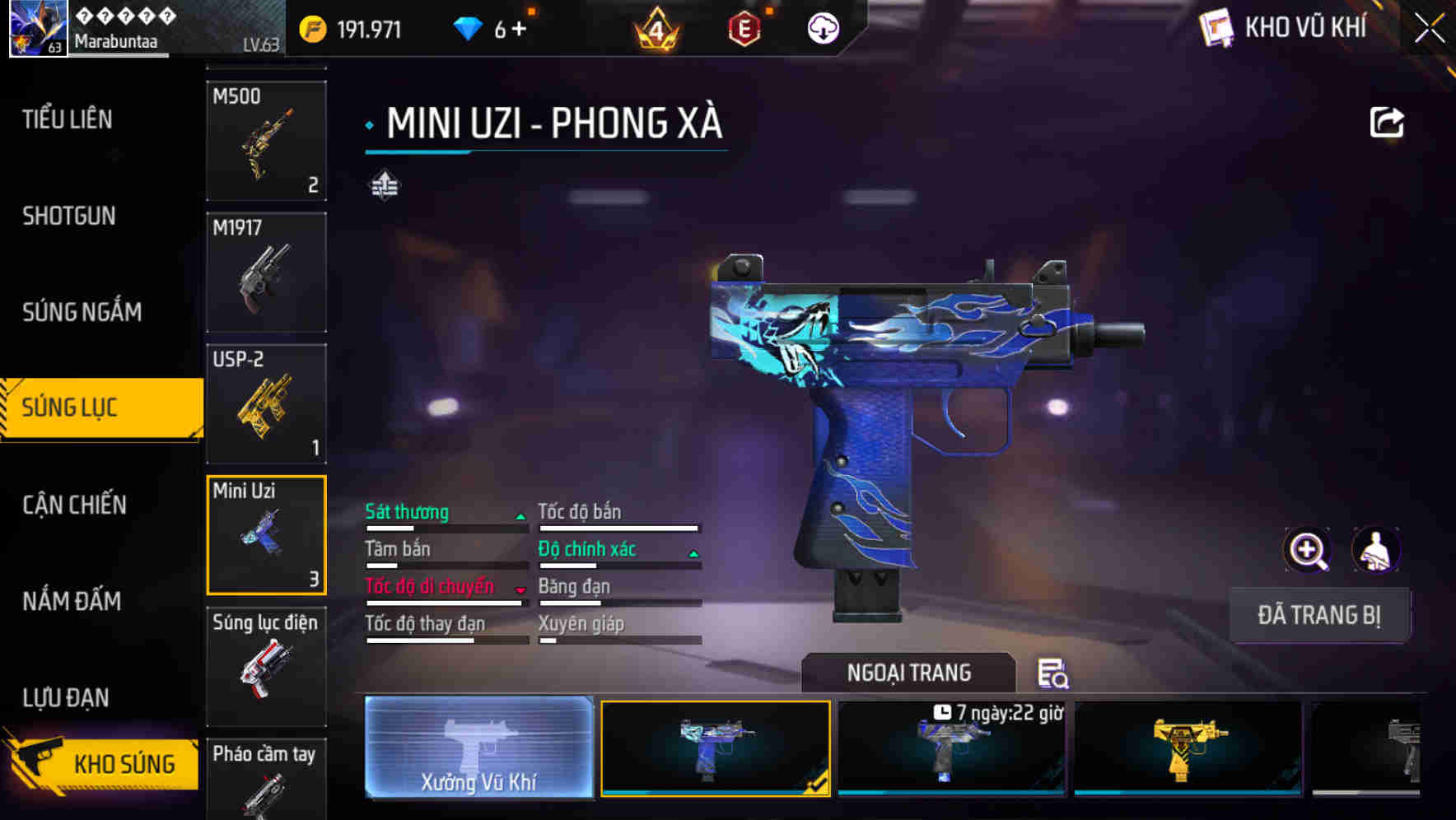Screen dimensions: 1456x820
Task: Select the M1917 revolver in weapon list
Action: [266, 273]
